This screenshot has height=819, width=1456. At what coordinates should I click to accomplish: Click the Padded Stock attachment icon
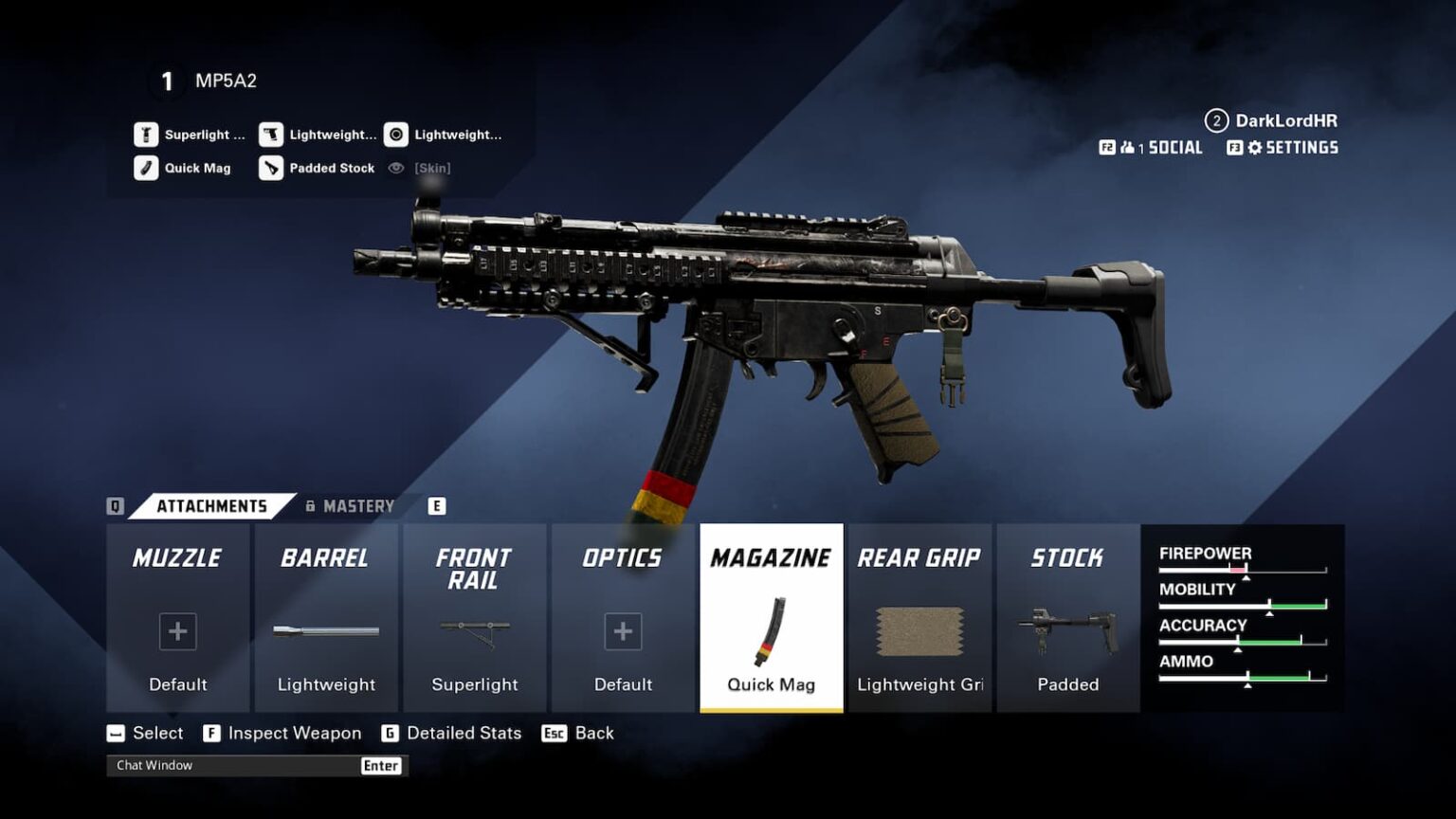click(272, 168)
